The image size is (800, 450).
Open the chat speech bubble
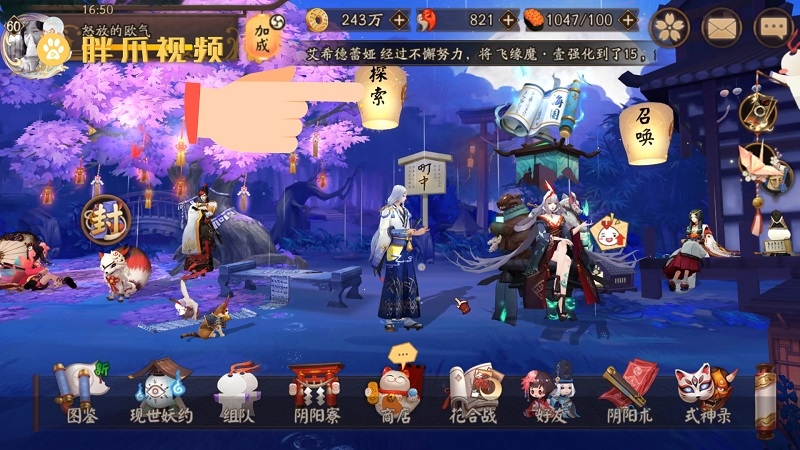772,26
